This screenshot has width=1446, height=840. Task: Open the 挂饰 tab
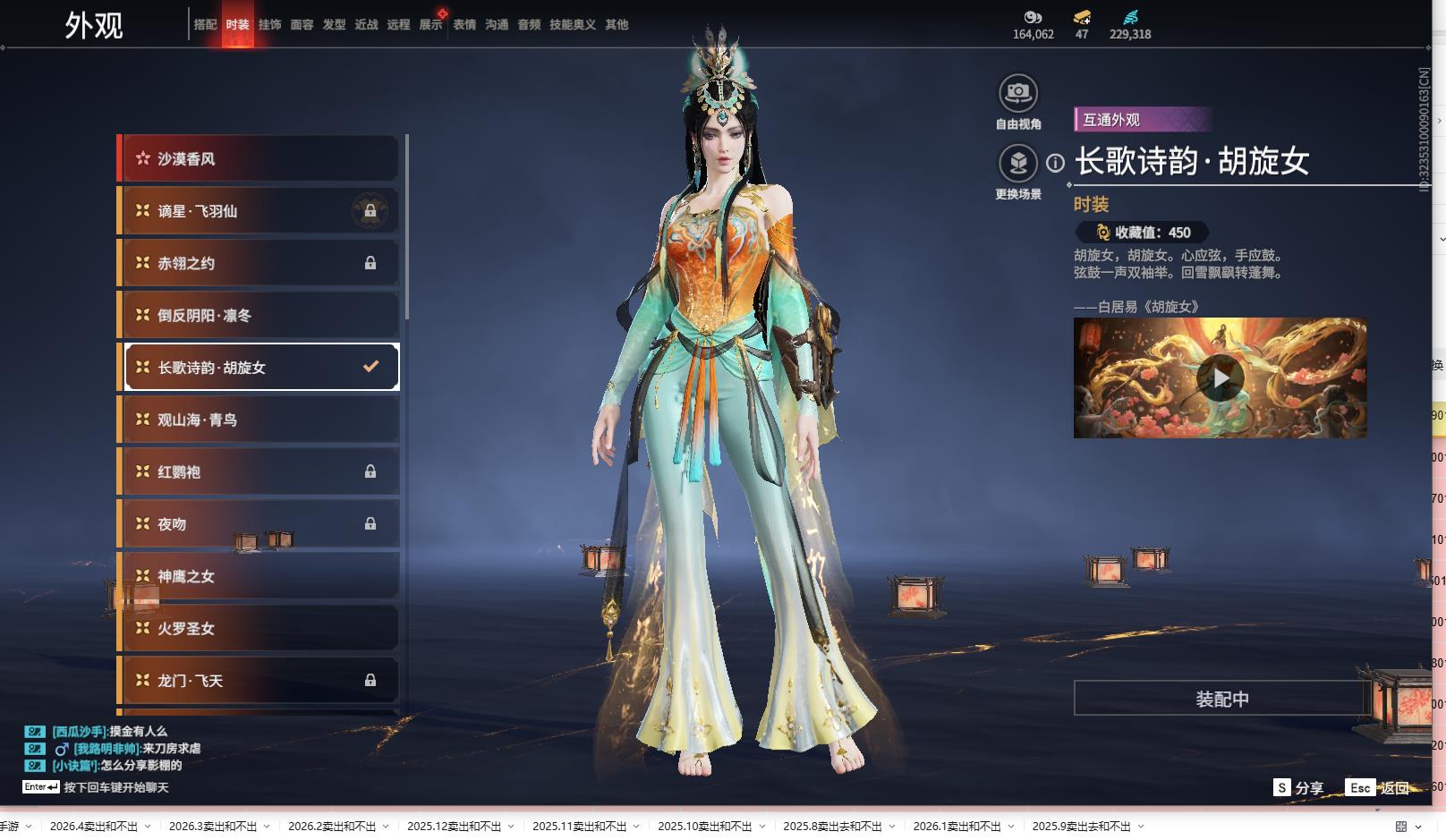click(269, 25)
